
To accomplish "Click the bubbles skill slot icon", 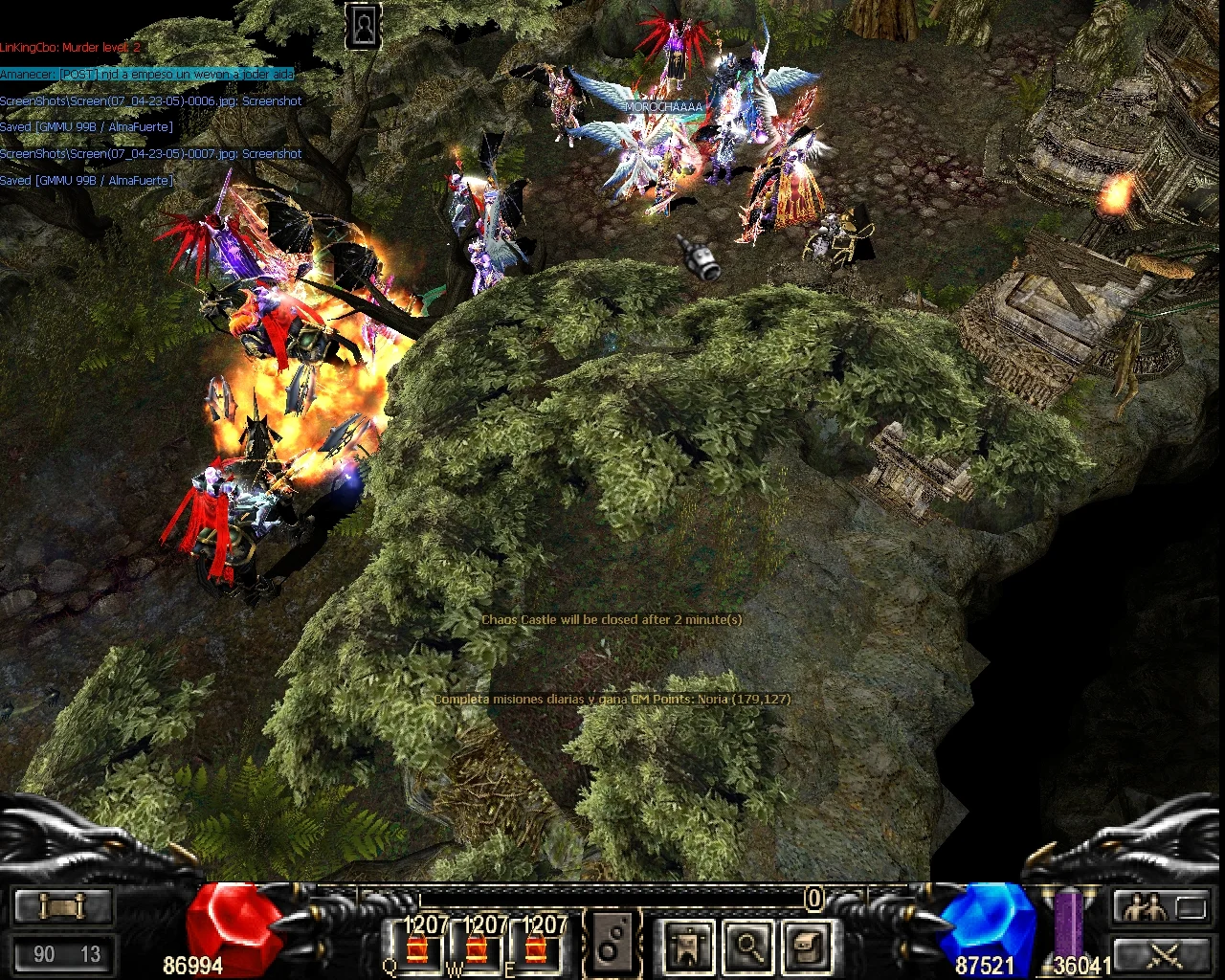I will tap(612, 945).
